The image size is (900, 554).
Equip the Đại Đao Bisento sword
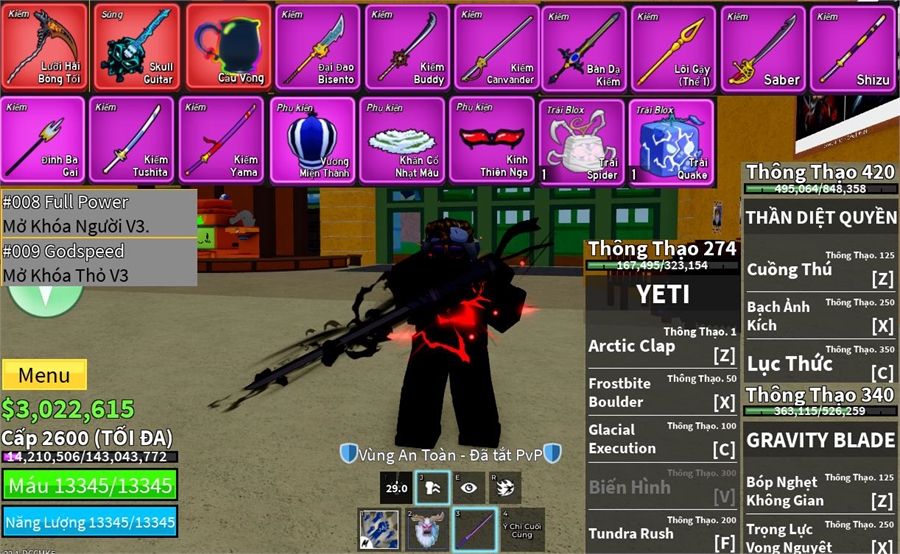(x=316, y=47)
